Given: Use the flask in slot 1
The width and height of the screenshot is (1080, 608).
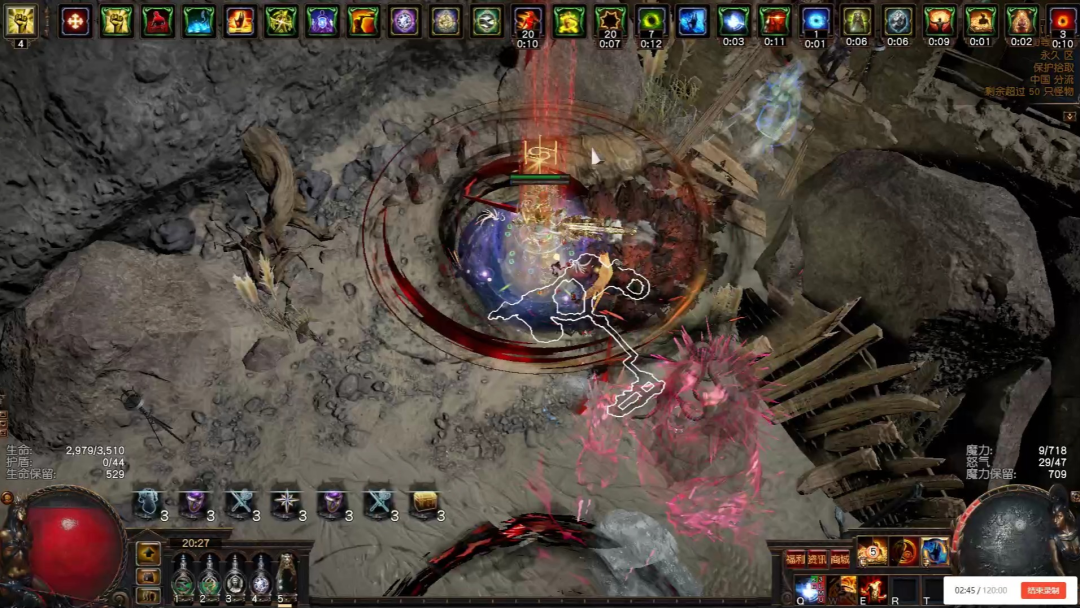Looking at the screenshot, I should 183,578.
